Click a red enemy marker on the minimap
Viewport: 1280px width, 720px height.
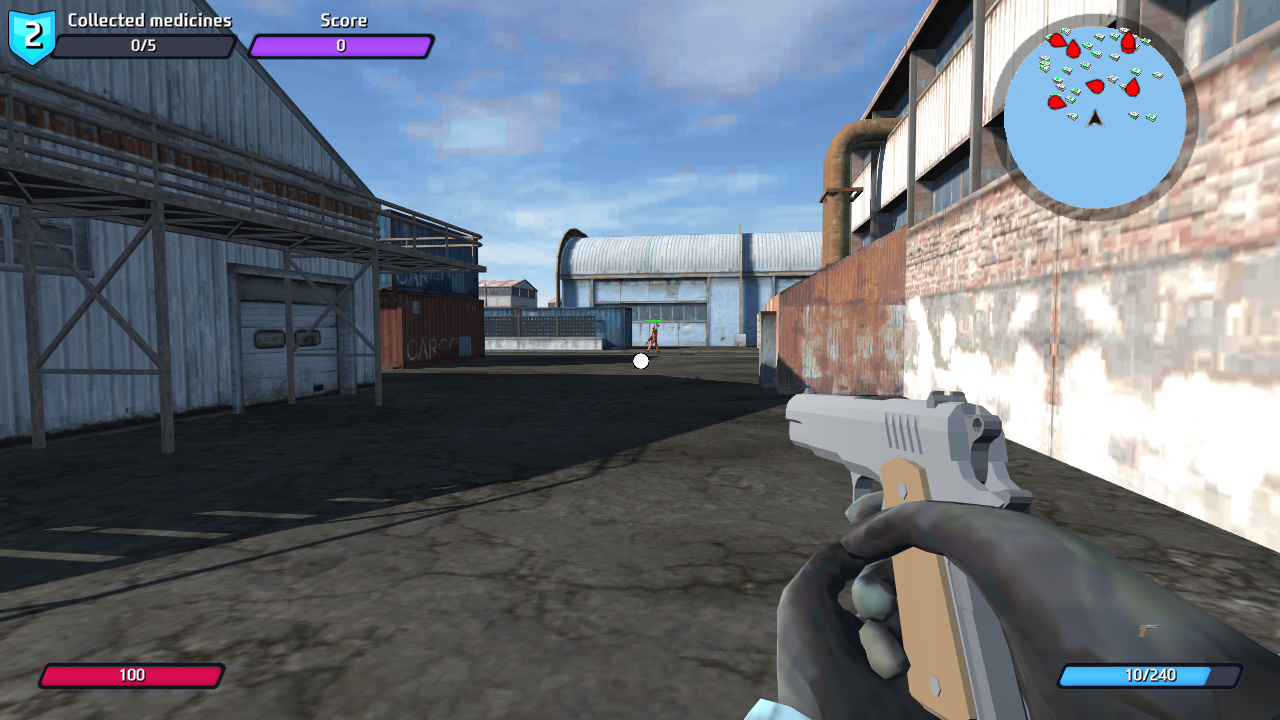click(x=1096, y=85)
